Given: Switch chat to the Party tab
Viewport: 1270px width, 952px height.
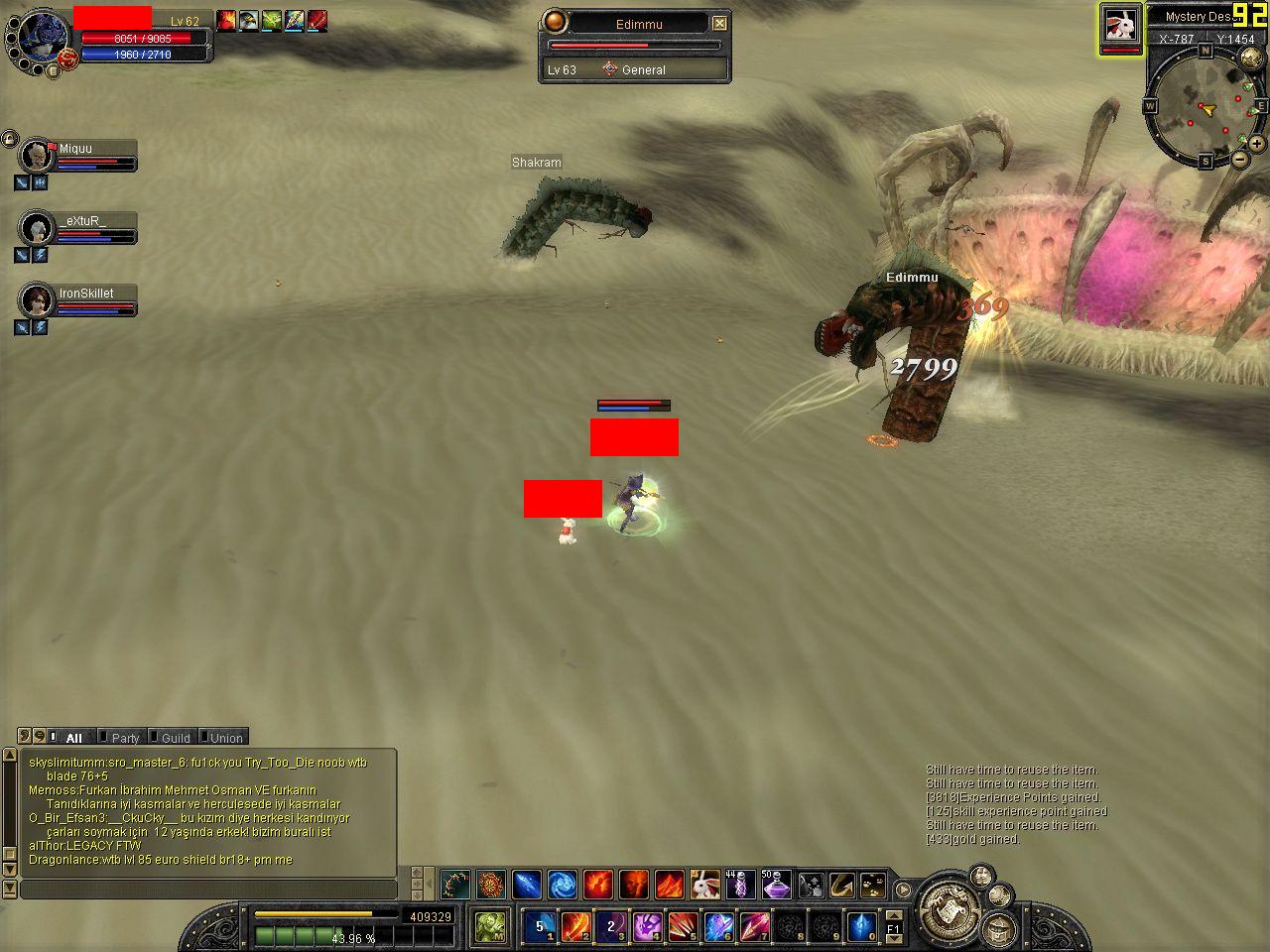Looking at the screenshot, I should pyautogui.click(x=125, y=738).
